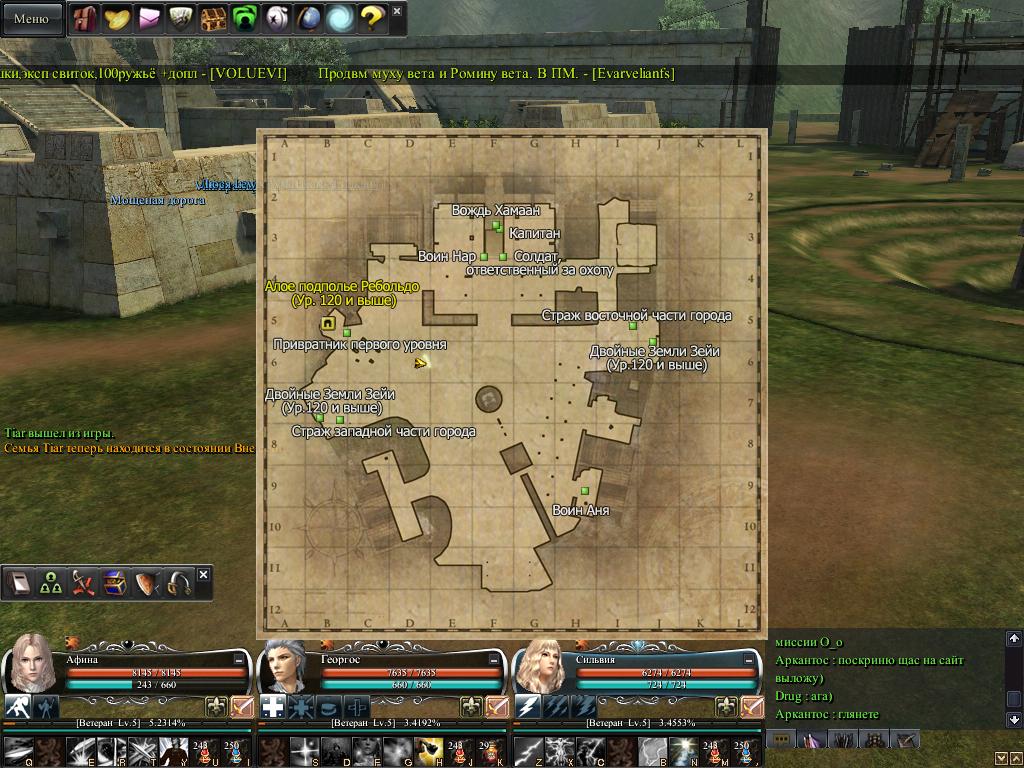Minimize the Георгос character panel
The width and height of the screenshot is (1024, 768).
click(493, 660)
